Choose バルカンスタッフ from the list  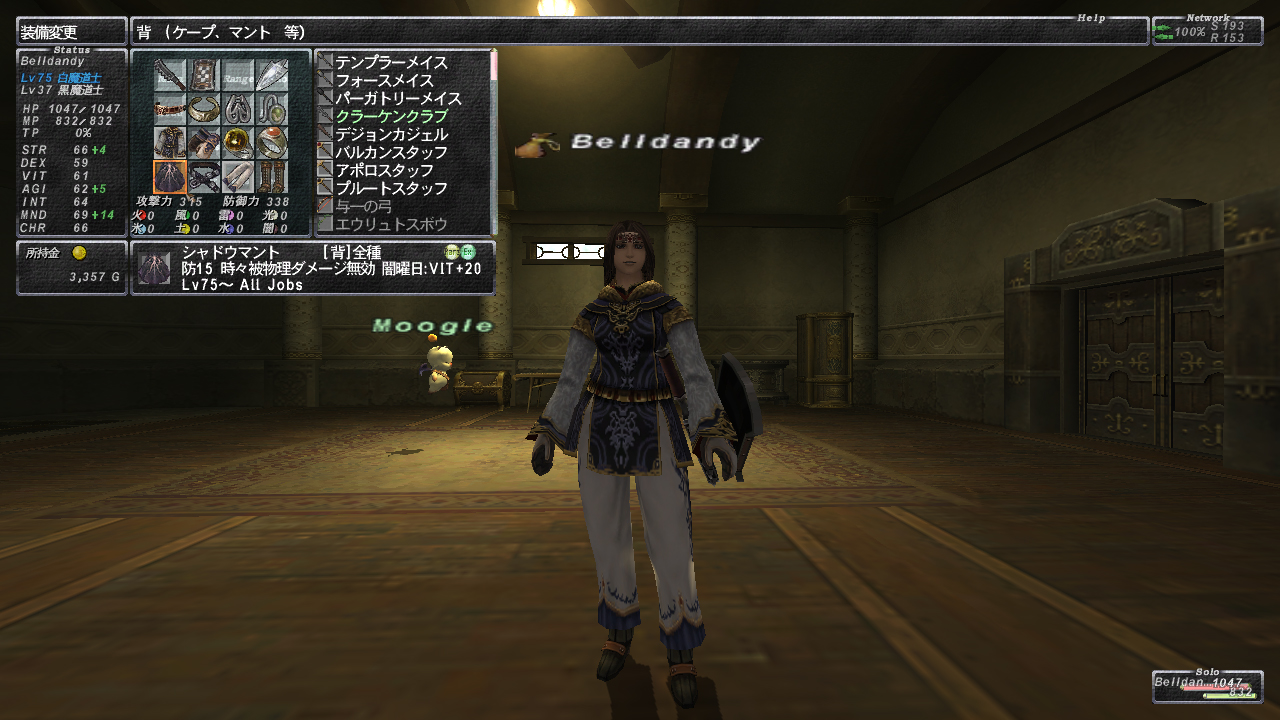pos(391,153)
